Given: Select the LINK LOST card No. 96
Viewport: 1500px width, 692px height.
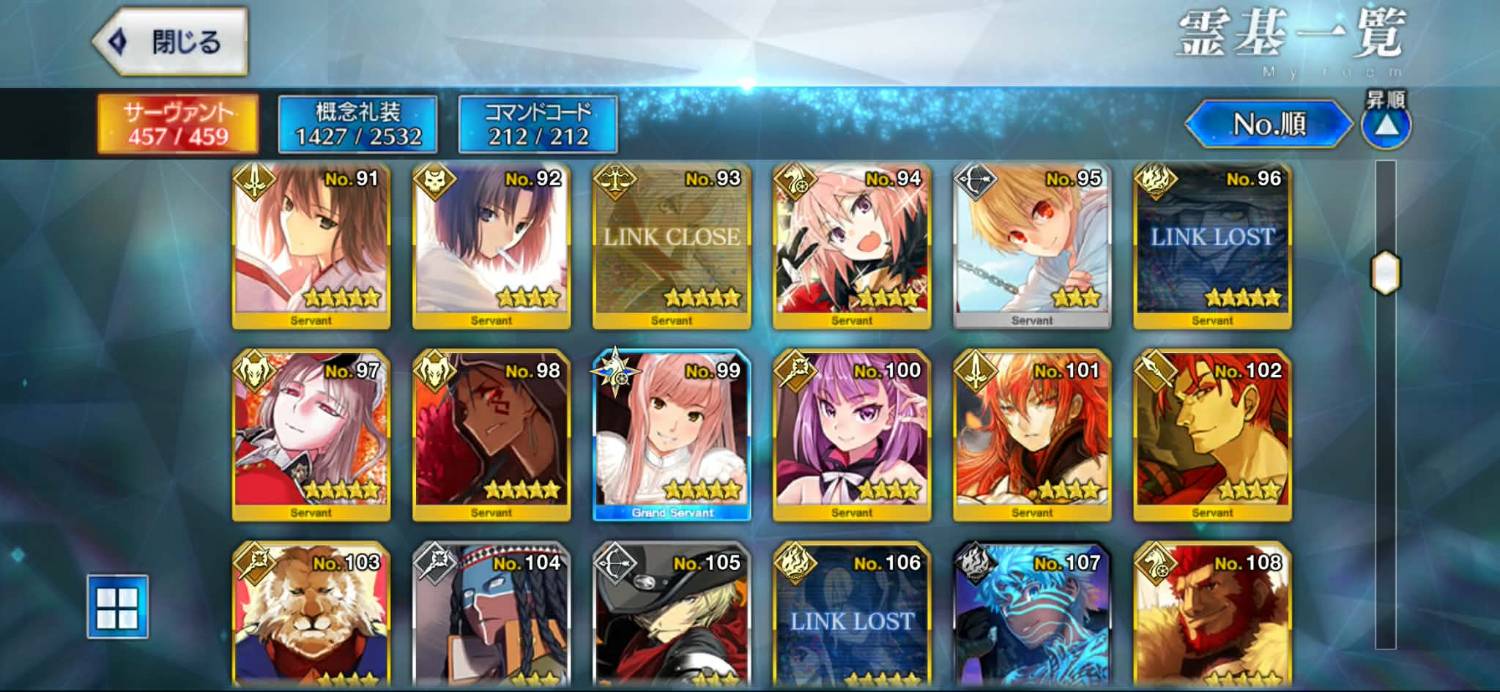Looking at the screenshot, I should point(1212,245).
